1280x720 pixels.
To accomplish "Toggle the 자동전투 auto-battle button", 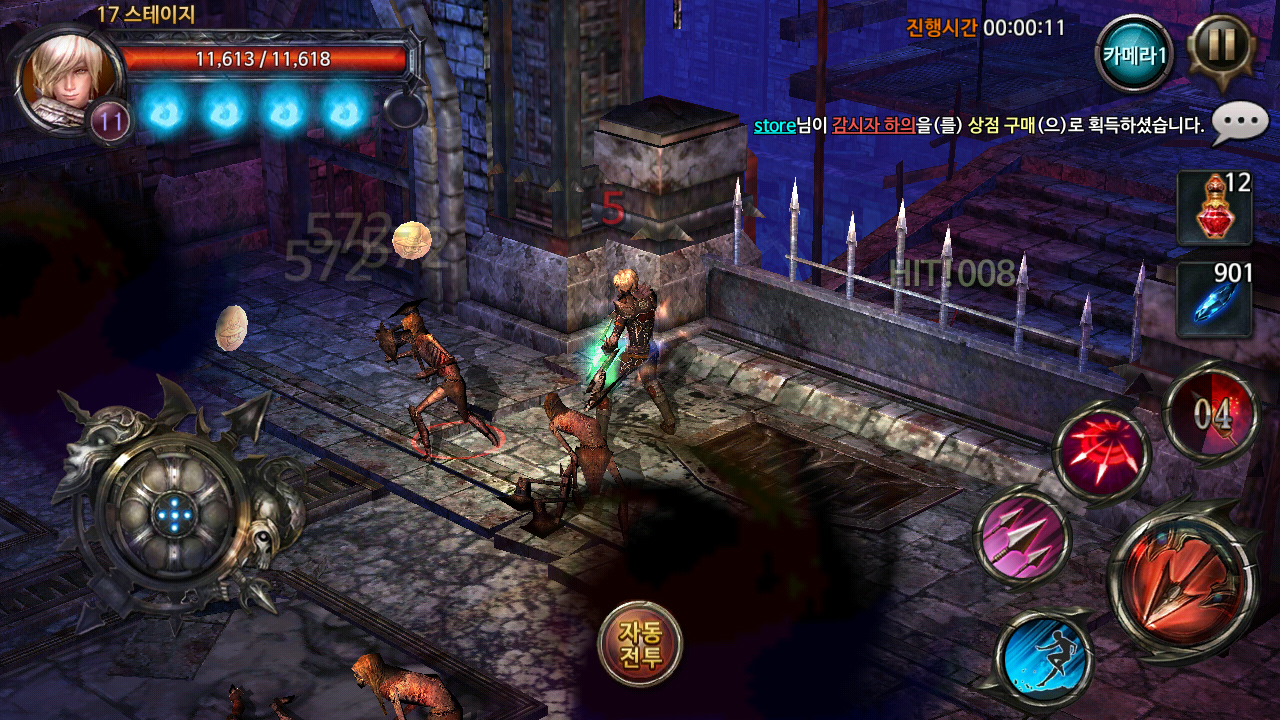I will 640,644.
